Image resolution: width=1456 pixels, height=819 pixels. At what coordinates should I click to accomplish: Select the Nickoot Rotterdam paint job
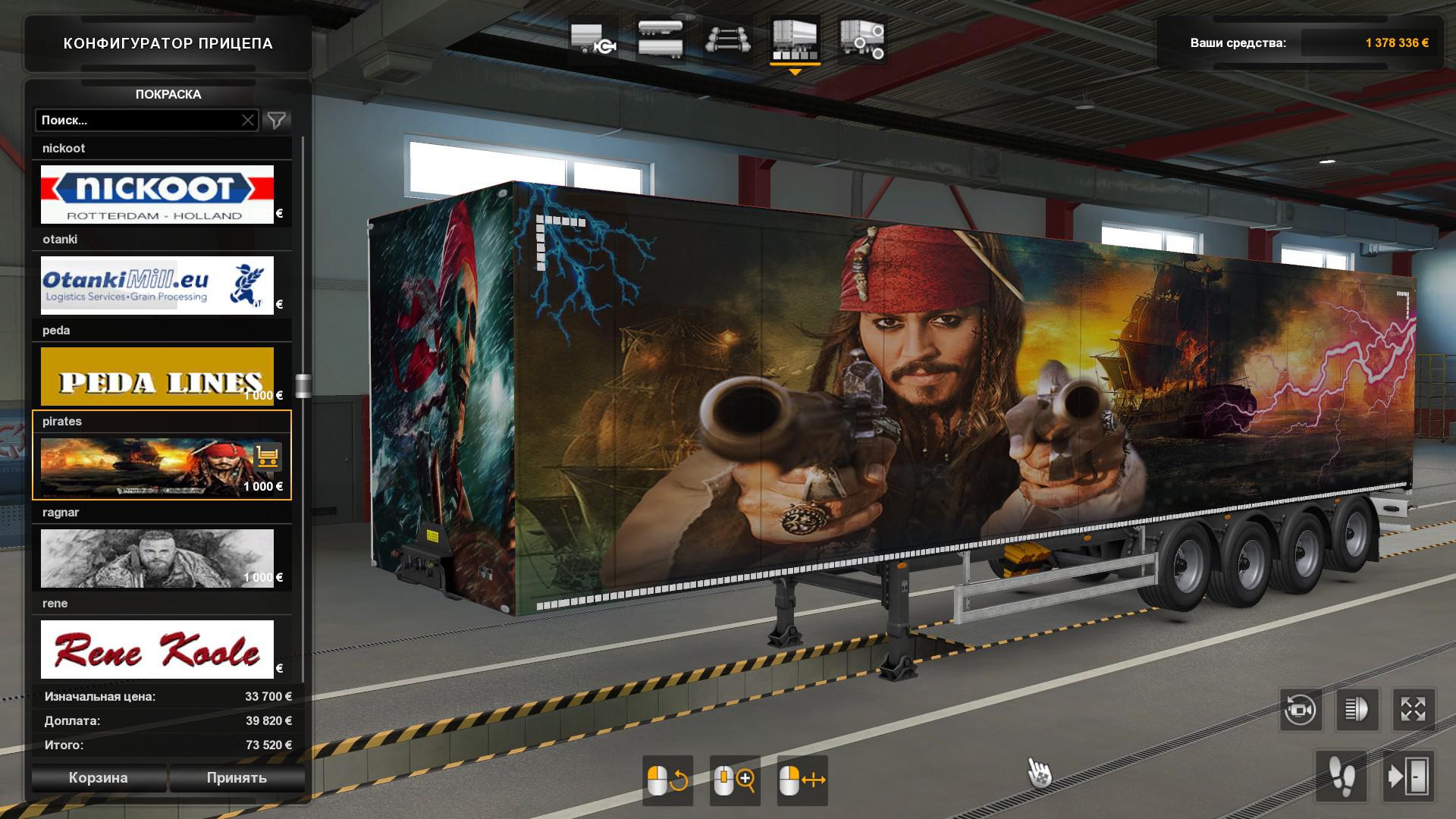click(x=157, y=194)
